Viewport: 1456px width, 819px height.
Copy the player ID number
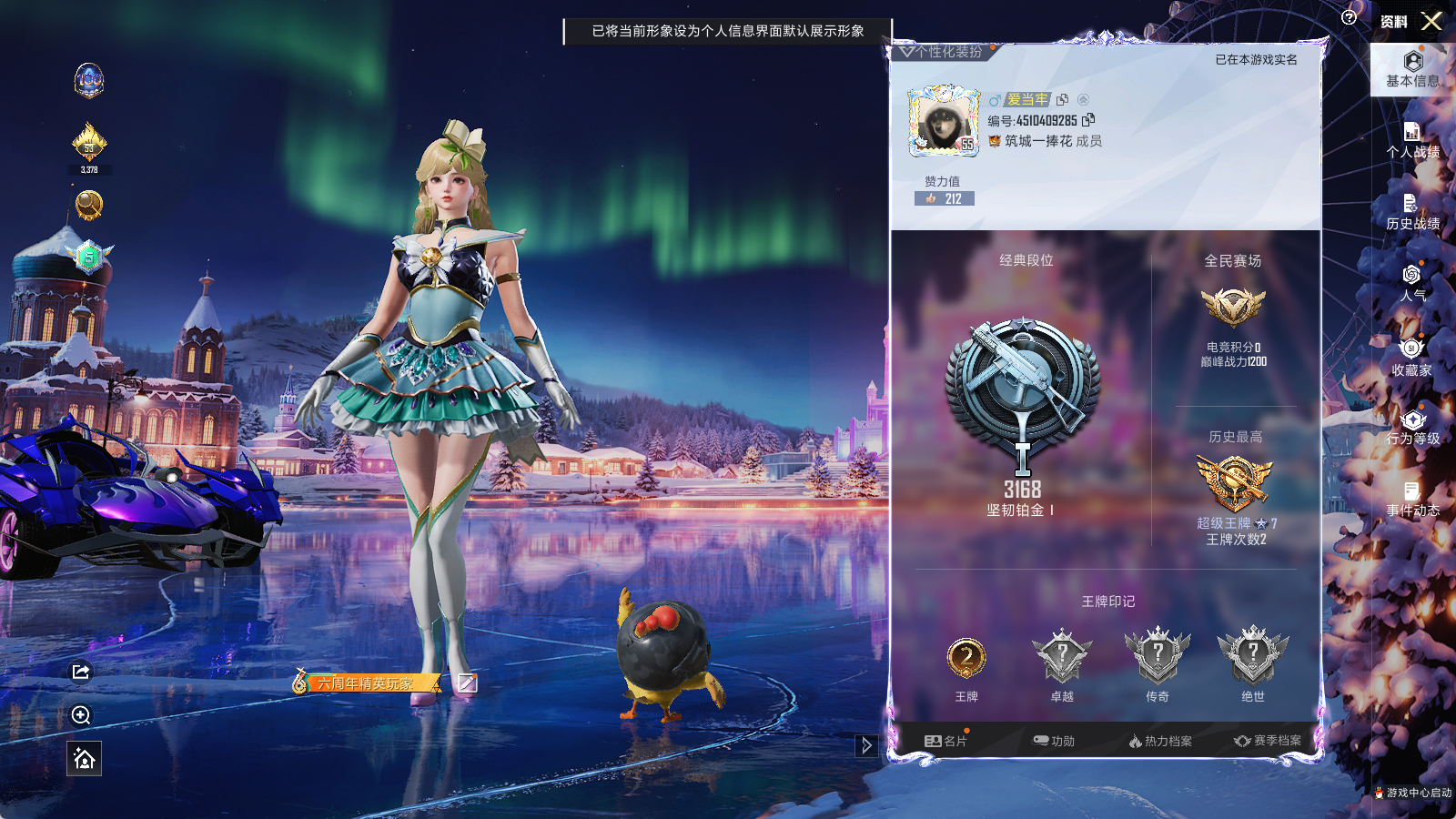1088,119
